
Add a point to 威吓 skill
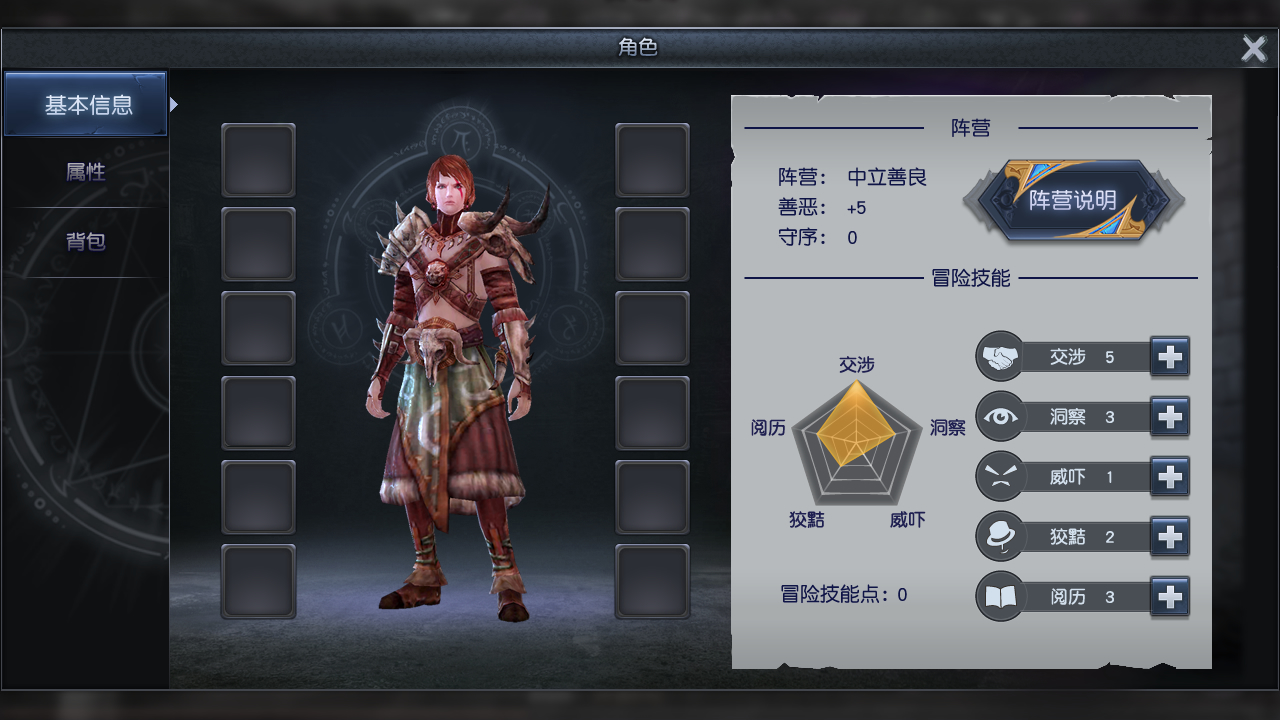click(x=1169, y=477)
